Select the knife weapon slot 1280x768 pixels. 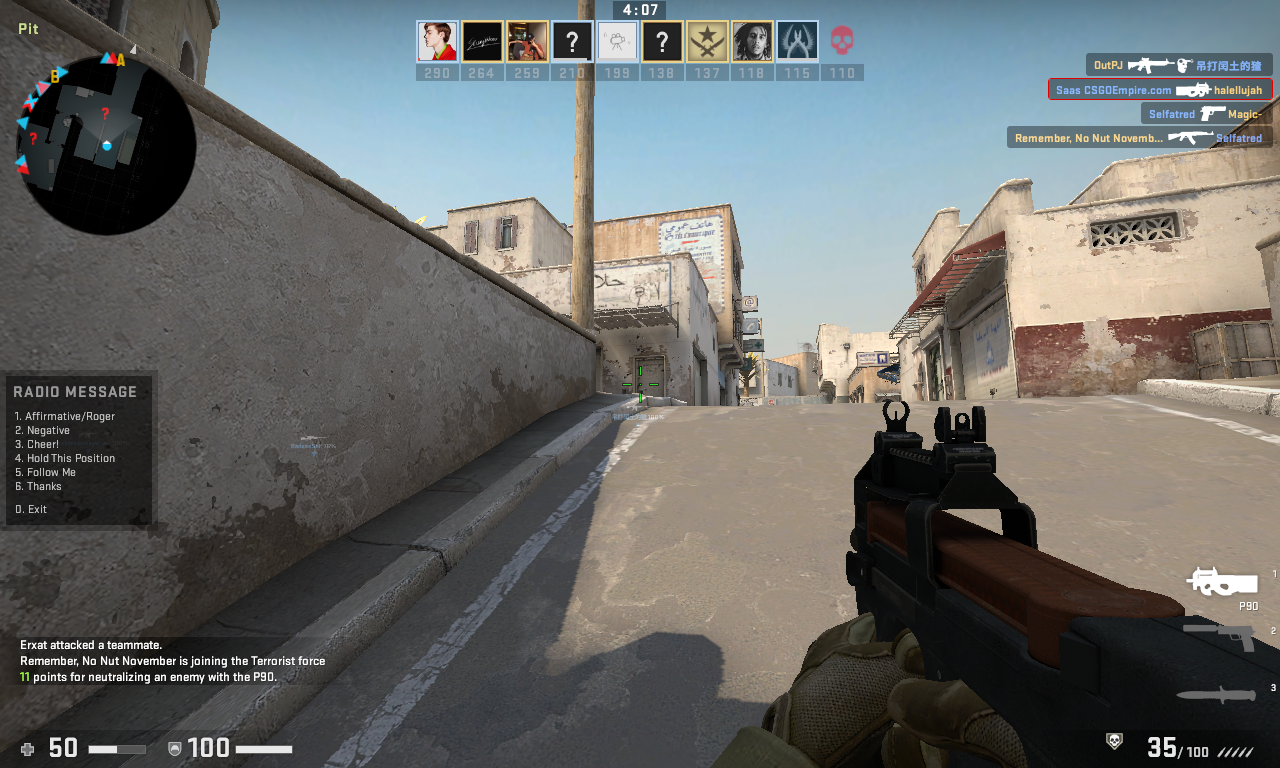(1215, 694)
